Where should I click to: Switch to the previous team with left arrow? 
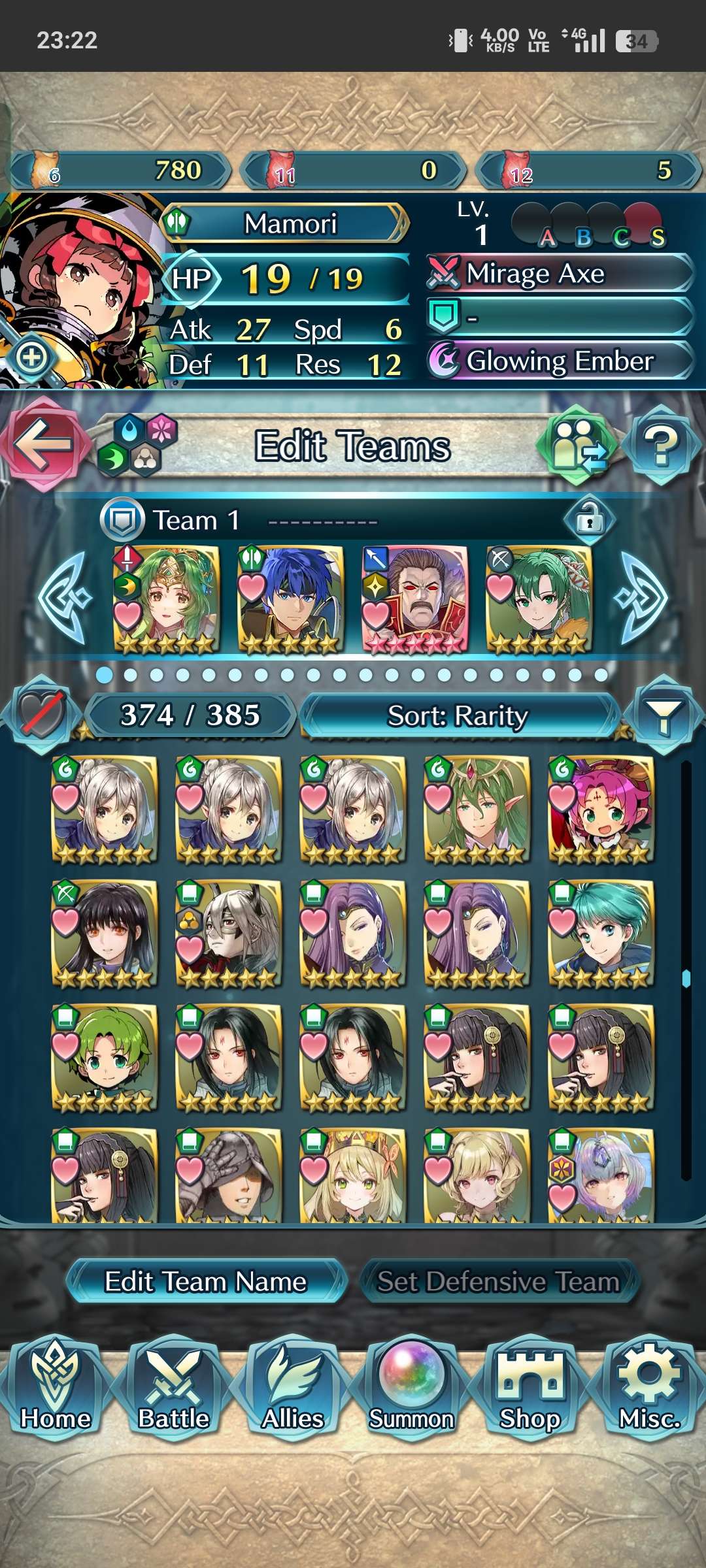point(64,598)
